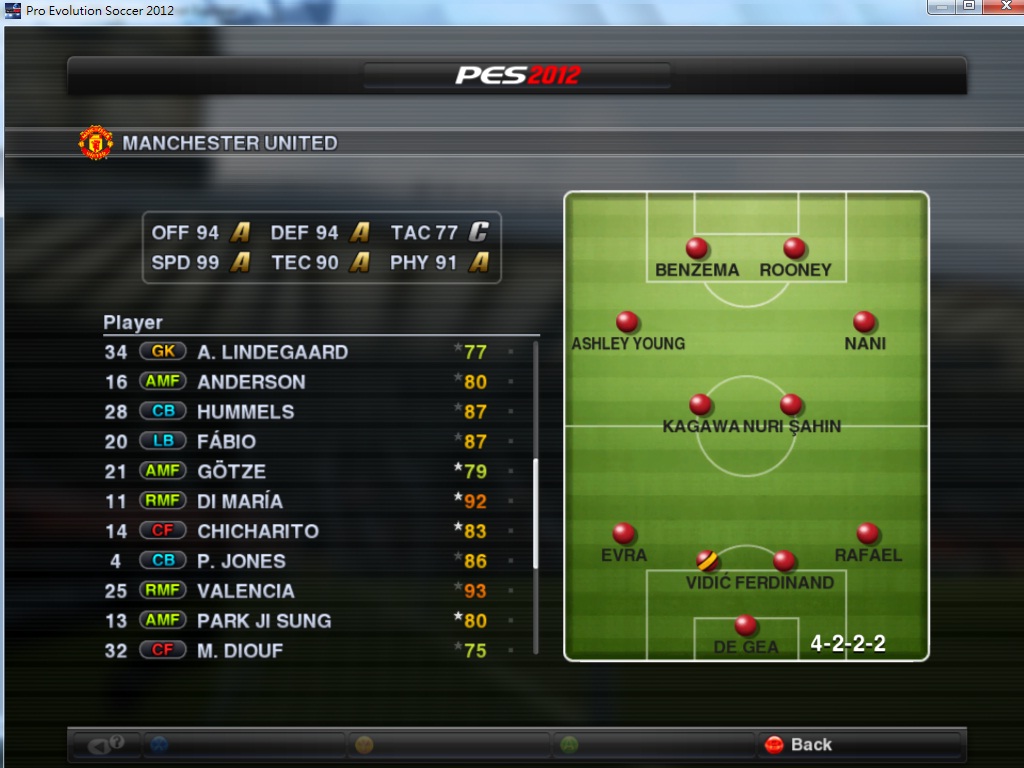1024x768 pixels.
Task: Close the Pro Evolution Soccer window
Action: click(1000, 7)
